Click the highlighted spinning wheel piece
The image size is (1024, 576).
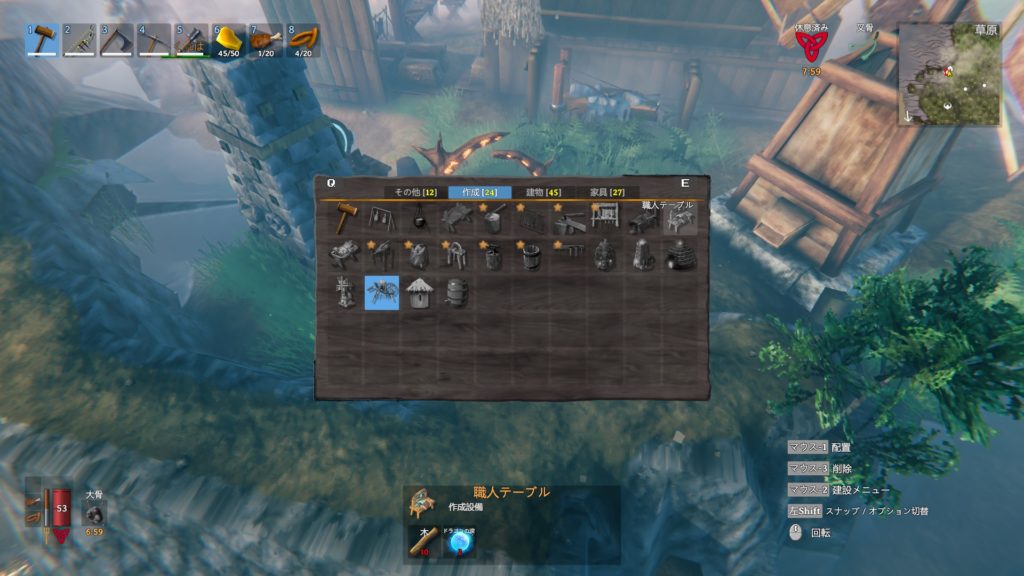(382, 292)
